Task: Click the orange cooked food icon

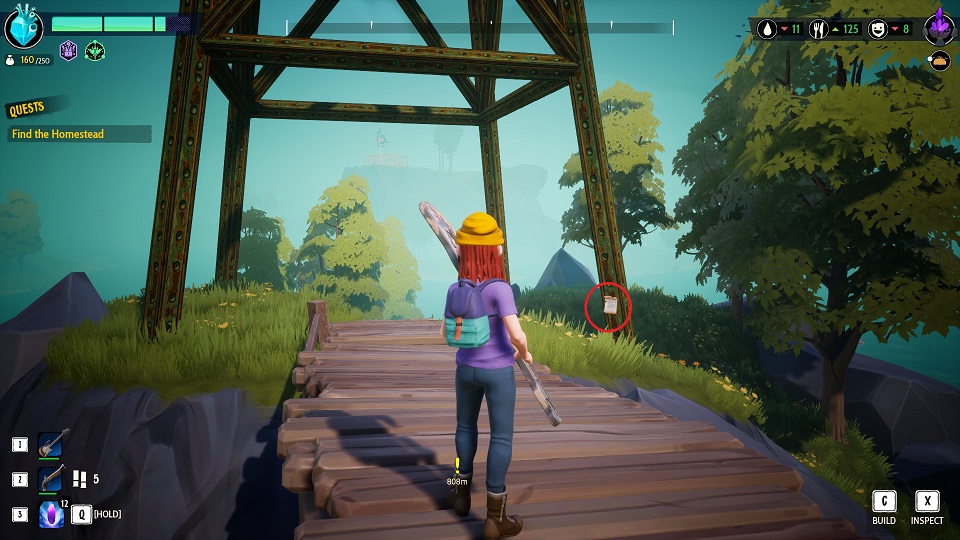Action: pyautogui.click(x=939, y=62)
